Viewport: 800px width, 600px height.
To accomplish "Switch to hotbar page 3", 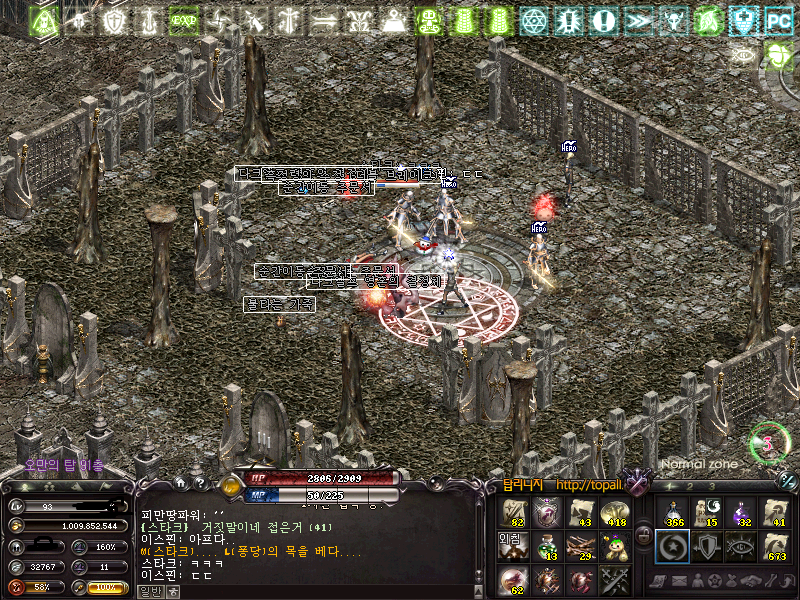I will (711, 487).
